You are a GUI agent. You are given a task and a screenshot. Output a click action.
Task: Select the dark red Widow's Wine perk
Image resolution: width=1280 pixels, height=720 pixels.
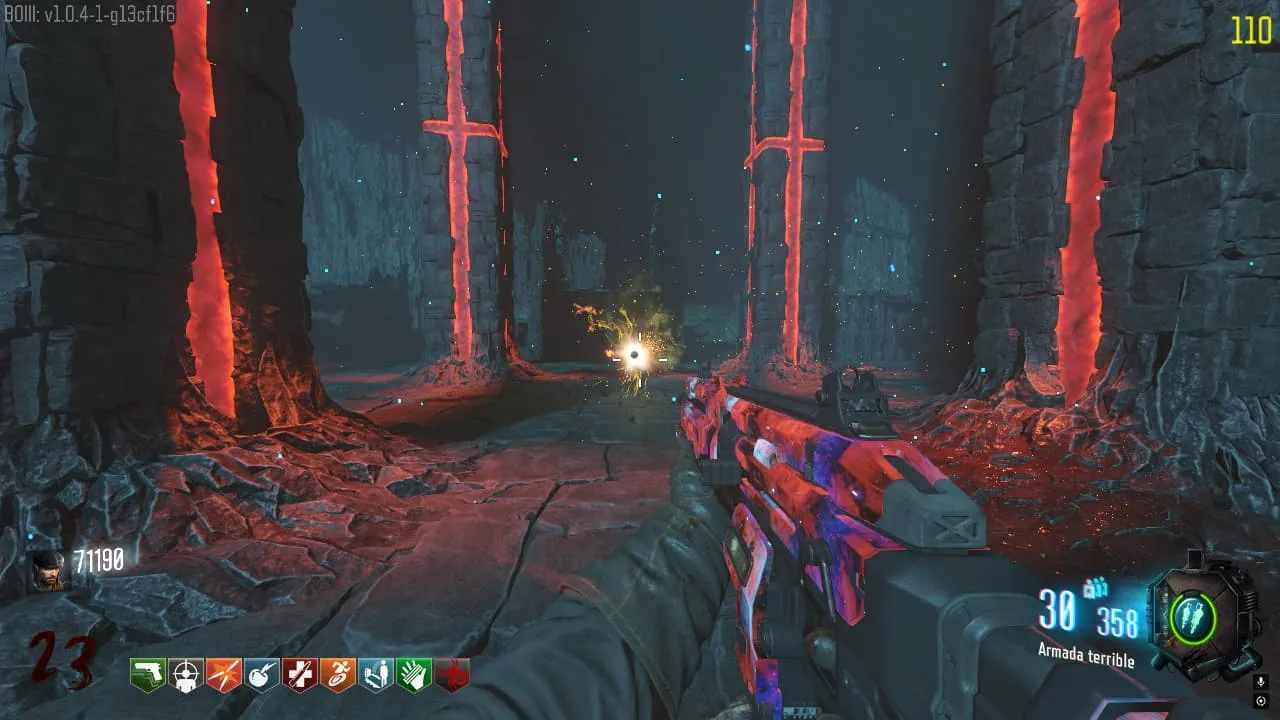452,676
